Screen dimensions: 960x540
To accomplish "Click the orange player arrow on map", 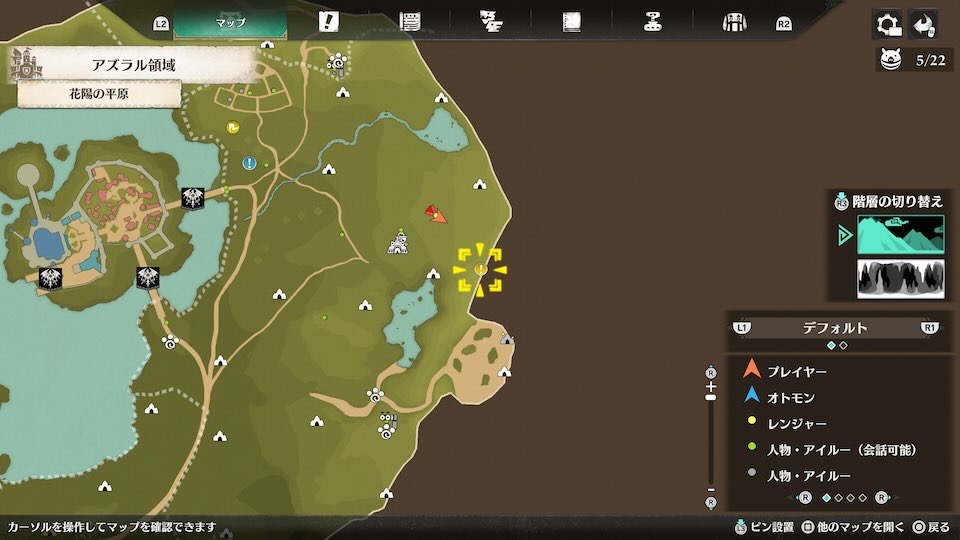I will click(435, 213).
